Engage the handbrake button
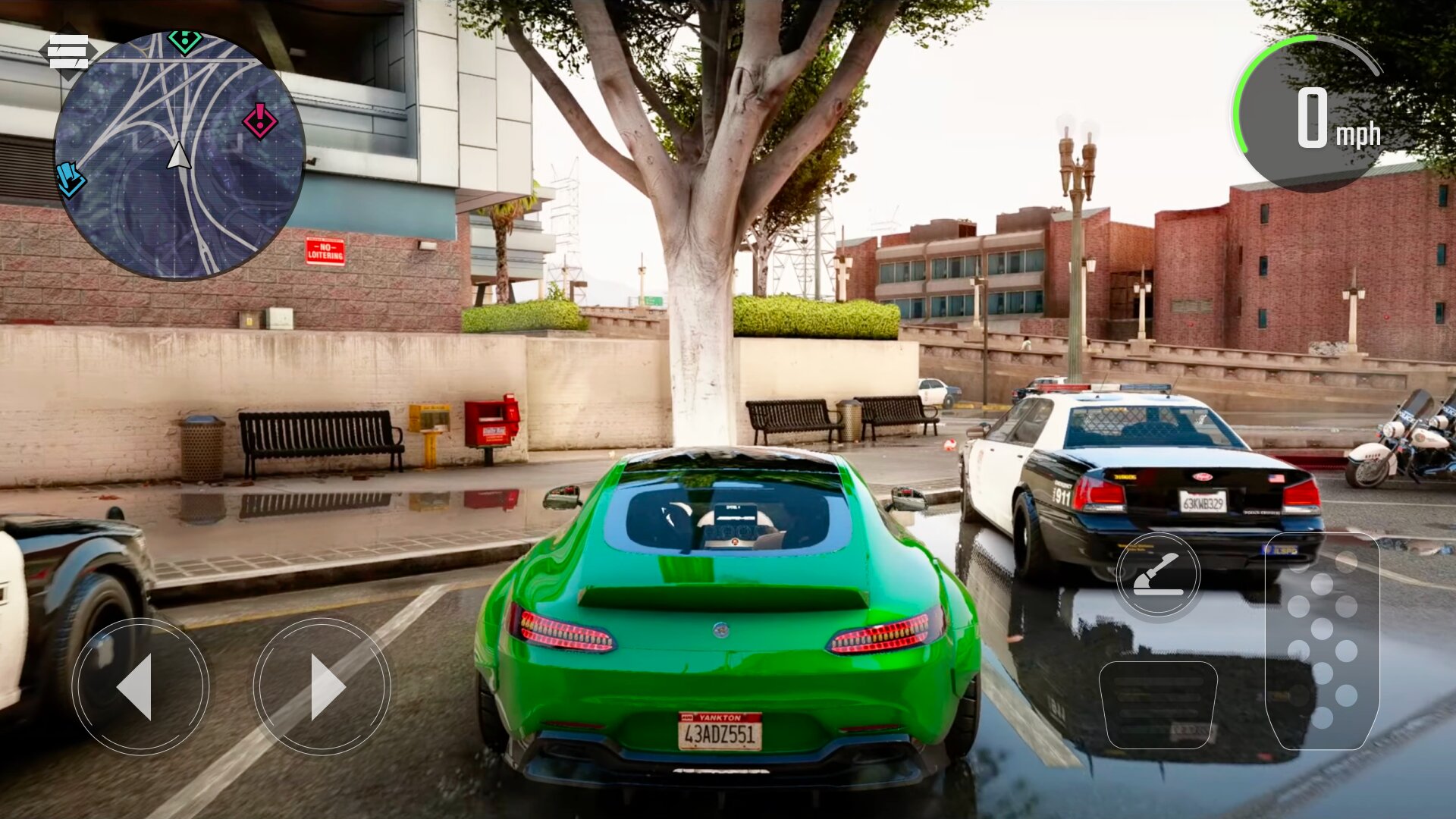 1157,575
